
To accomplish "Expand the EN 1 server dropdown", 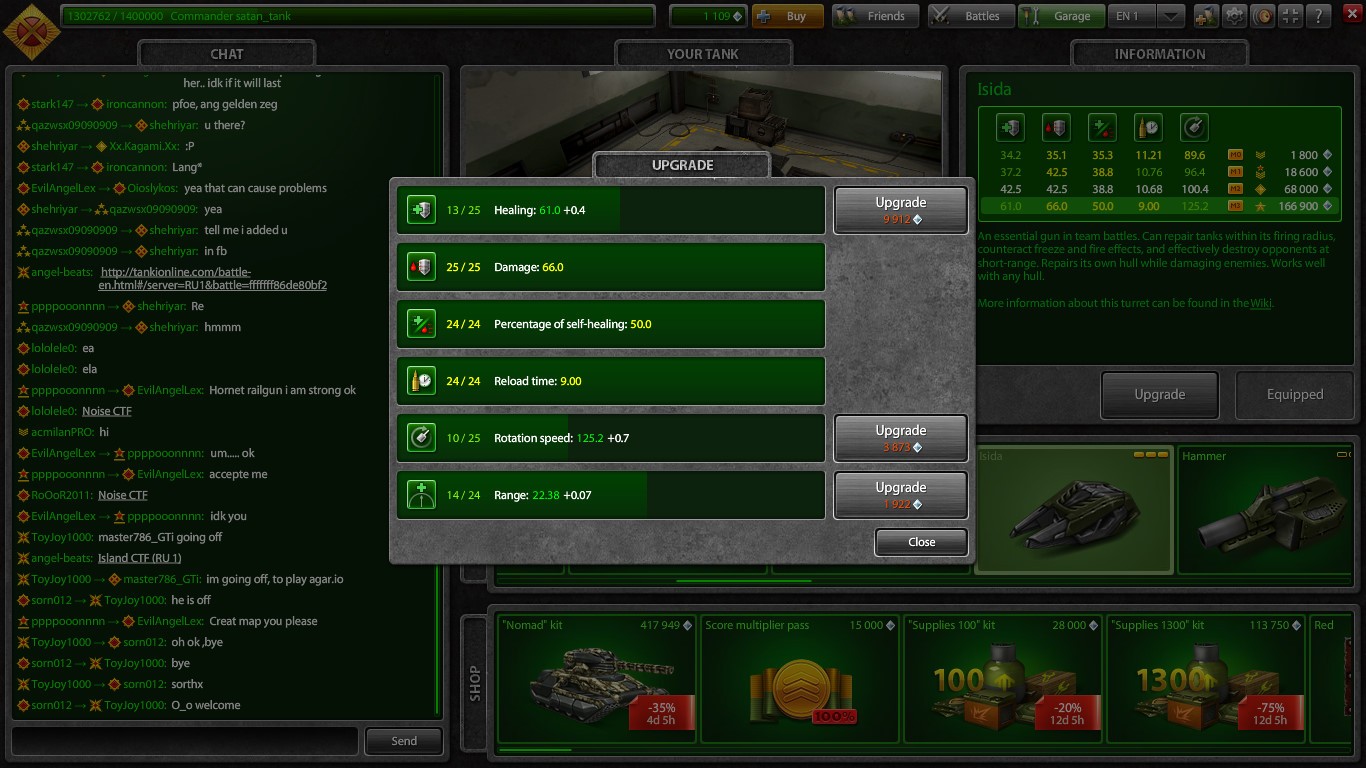I will pos(1171,16).
